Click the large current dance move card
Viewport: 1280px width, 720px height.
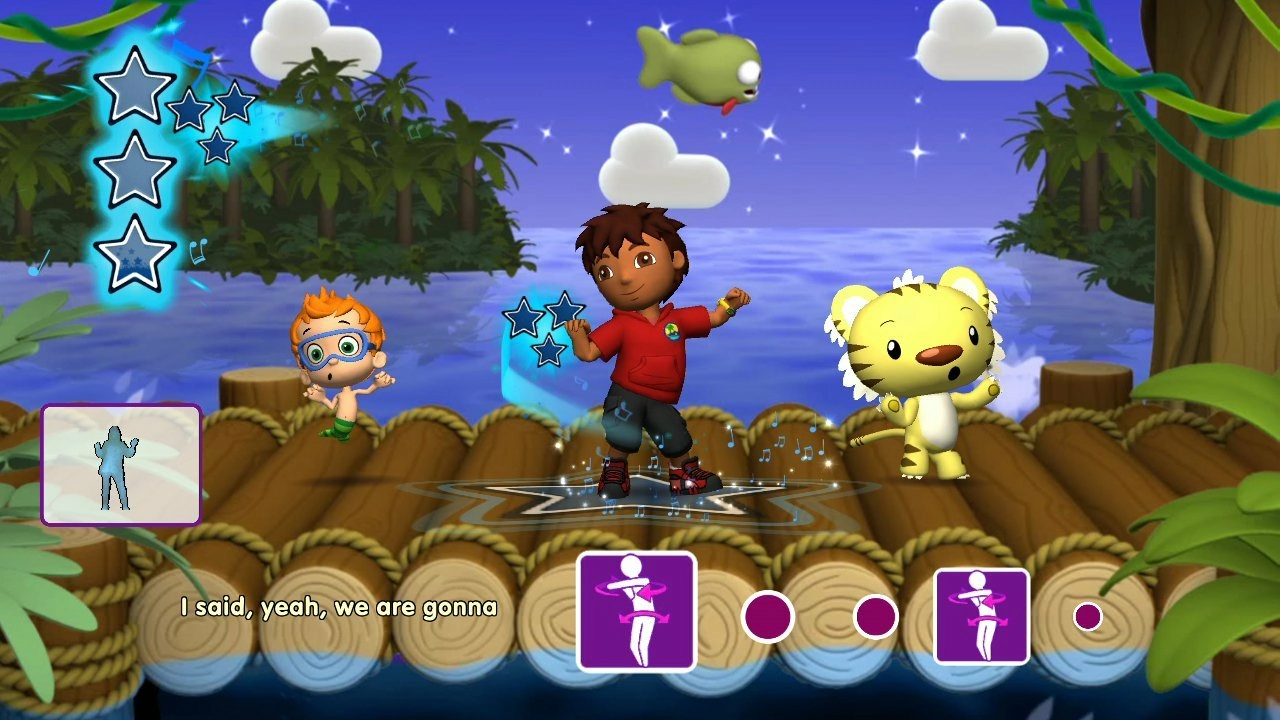pos(636,611)
